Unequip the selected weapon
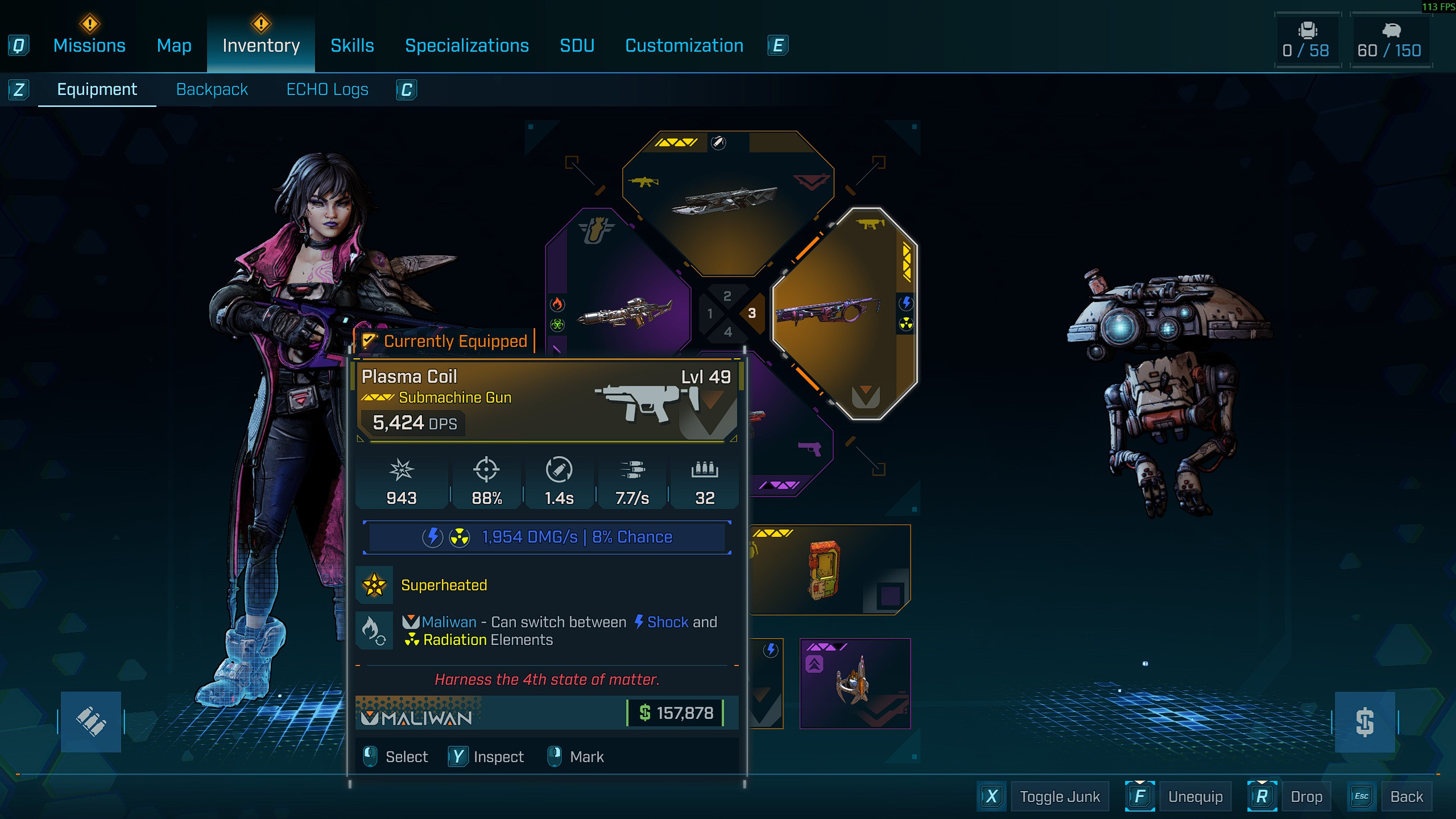This screenshot has height=819, width=1456. 1195,796
